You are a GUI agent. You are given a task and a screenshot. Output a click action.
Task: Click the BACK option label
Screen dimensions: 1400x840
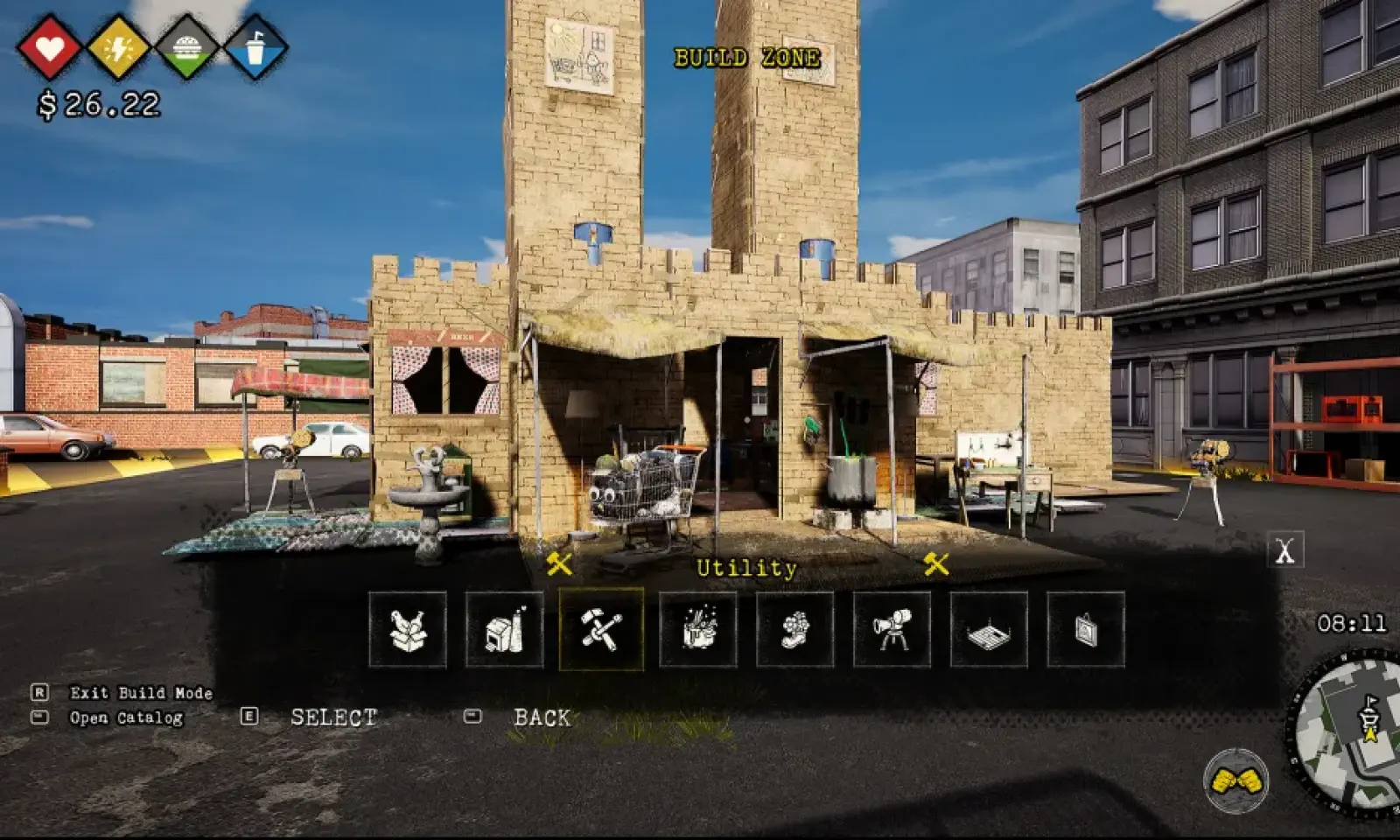click(x=542, y=717)
